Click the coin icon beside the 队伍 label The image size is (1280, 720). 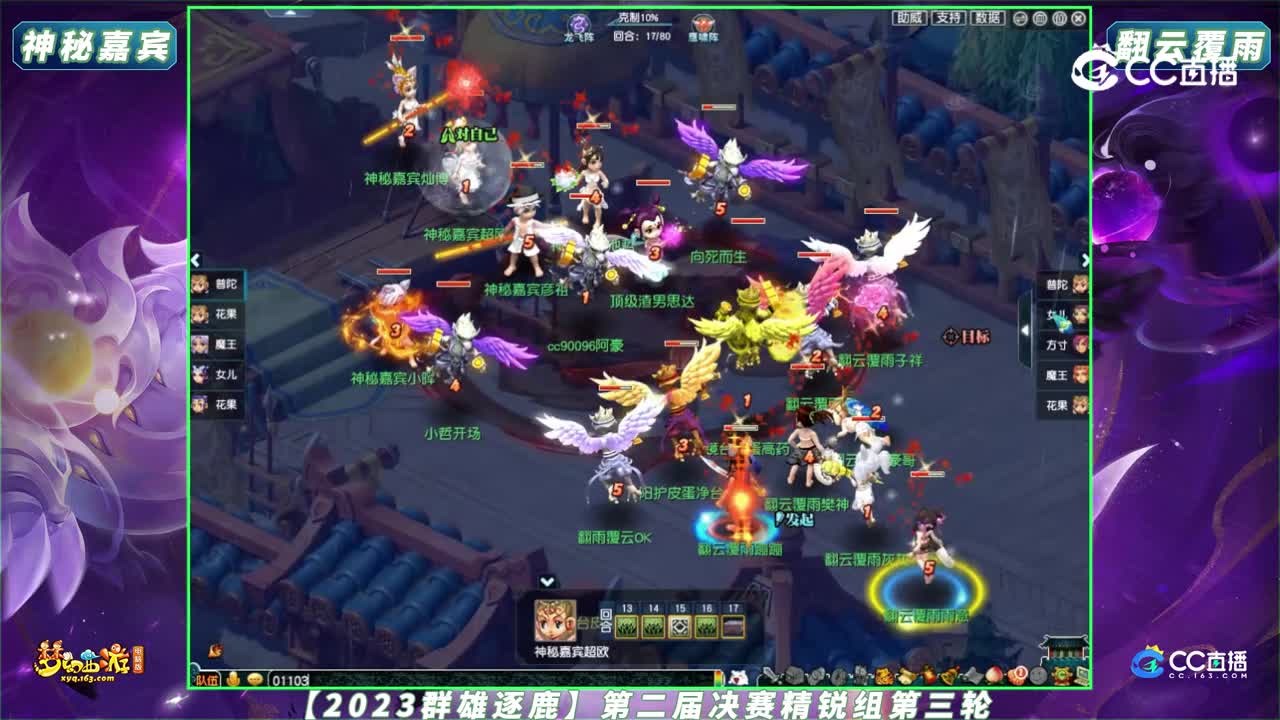[232, 679]
